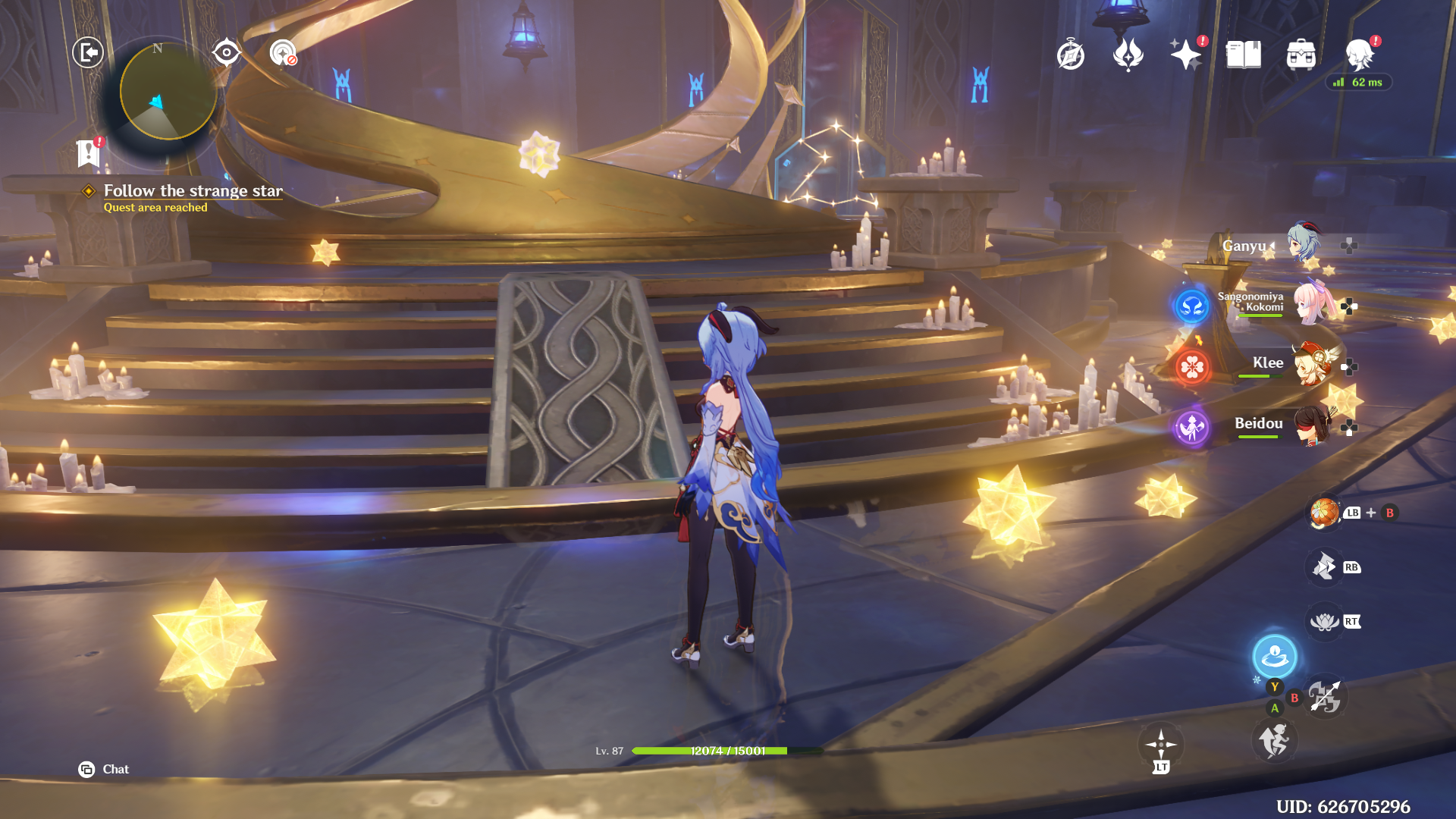
Task: Switch to Beidou in party
Action: pos(1313,425)
